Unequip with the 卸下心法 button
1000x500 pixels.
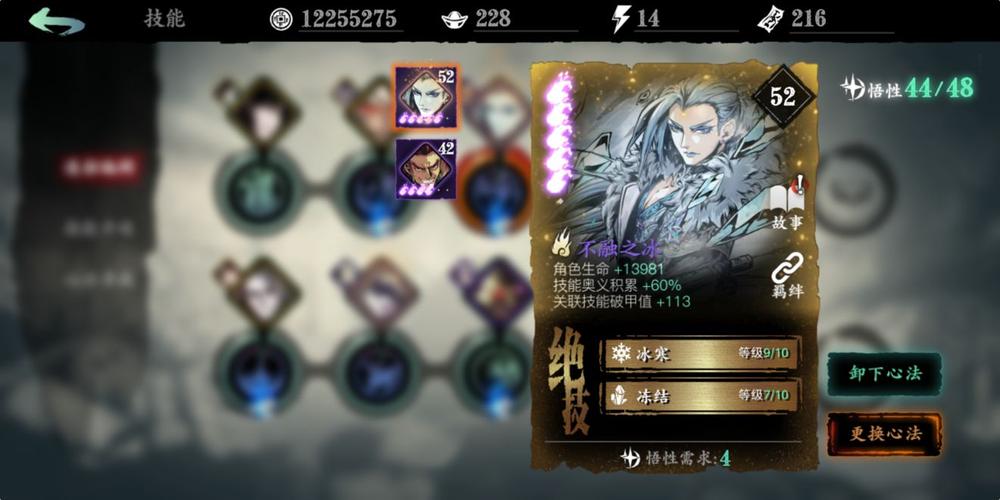coord(884,373)
